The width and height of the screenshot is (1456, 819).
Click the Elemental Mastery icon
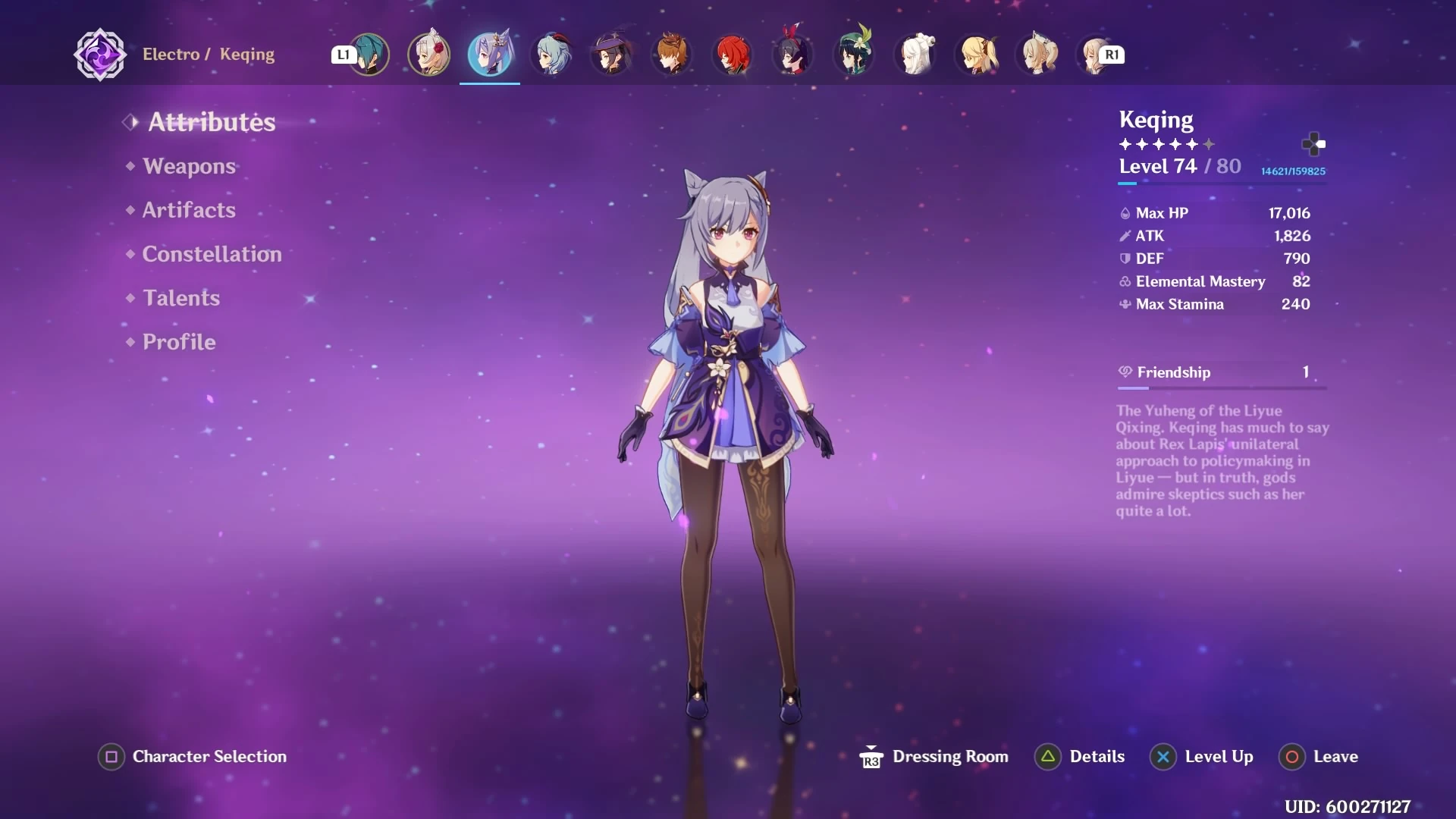coord(1125,281)
